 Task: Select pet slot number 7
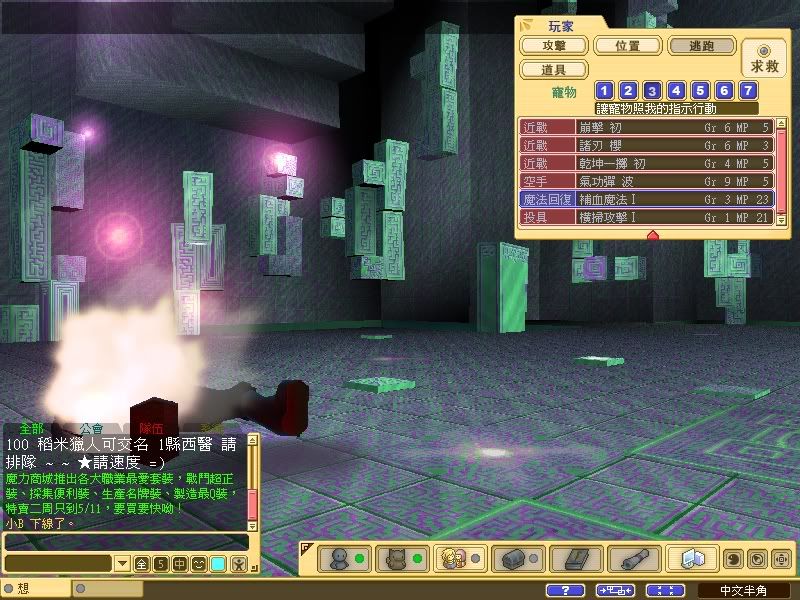(747, 91)
